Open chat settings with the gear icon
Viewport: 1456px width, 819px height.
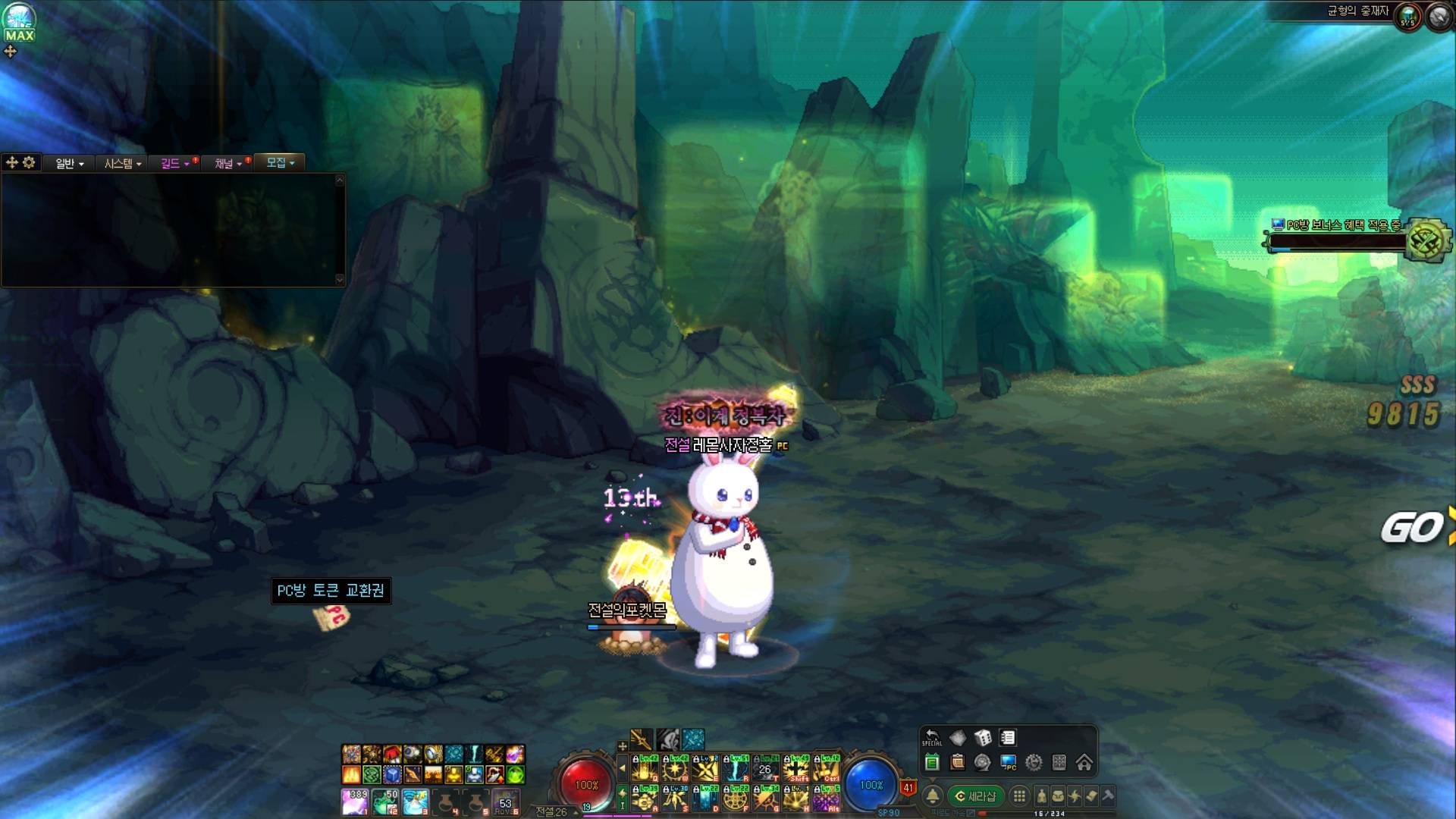tap(29, 162)
